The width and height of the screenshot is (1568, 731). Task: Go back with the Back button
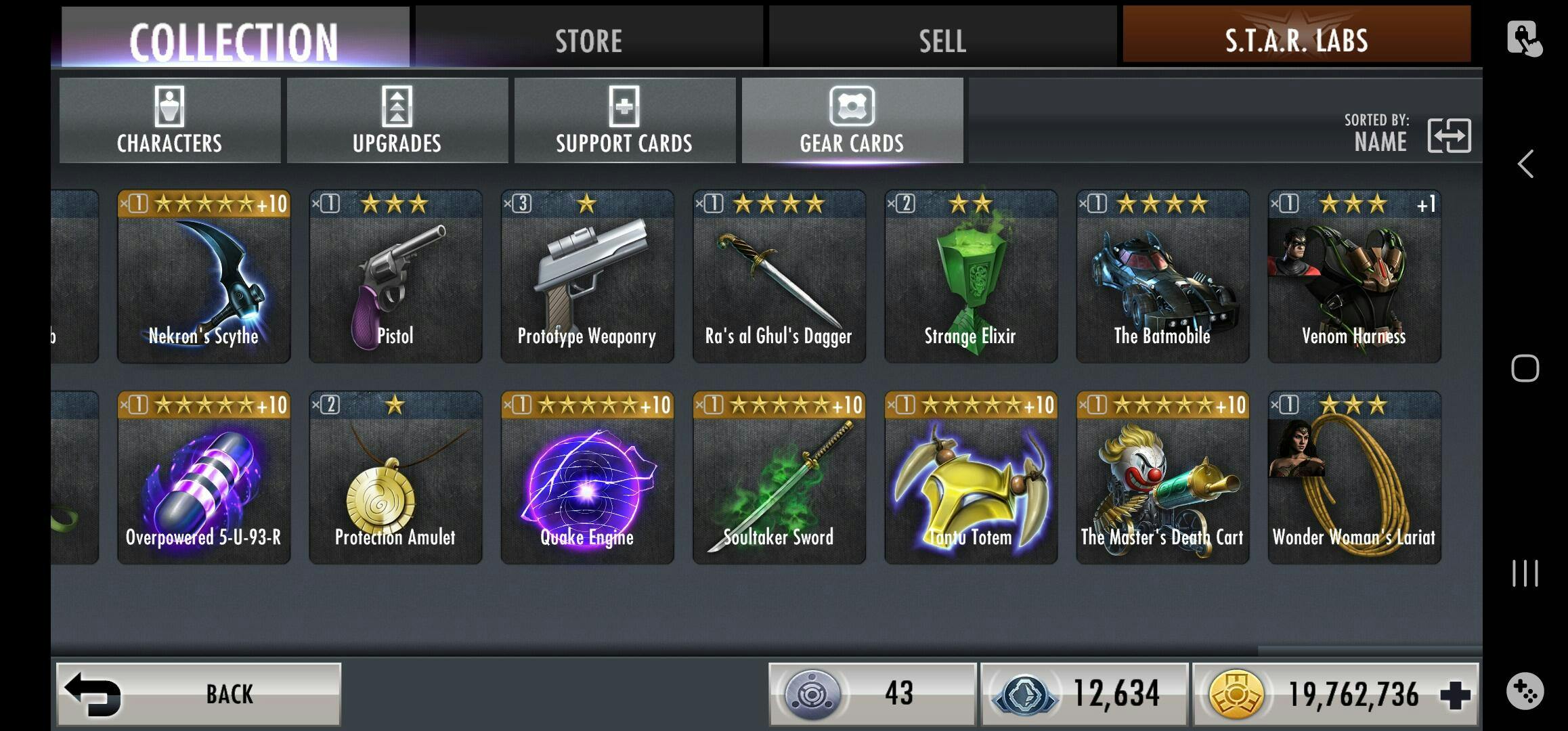click(x=198, y=694)
